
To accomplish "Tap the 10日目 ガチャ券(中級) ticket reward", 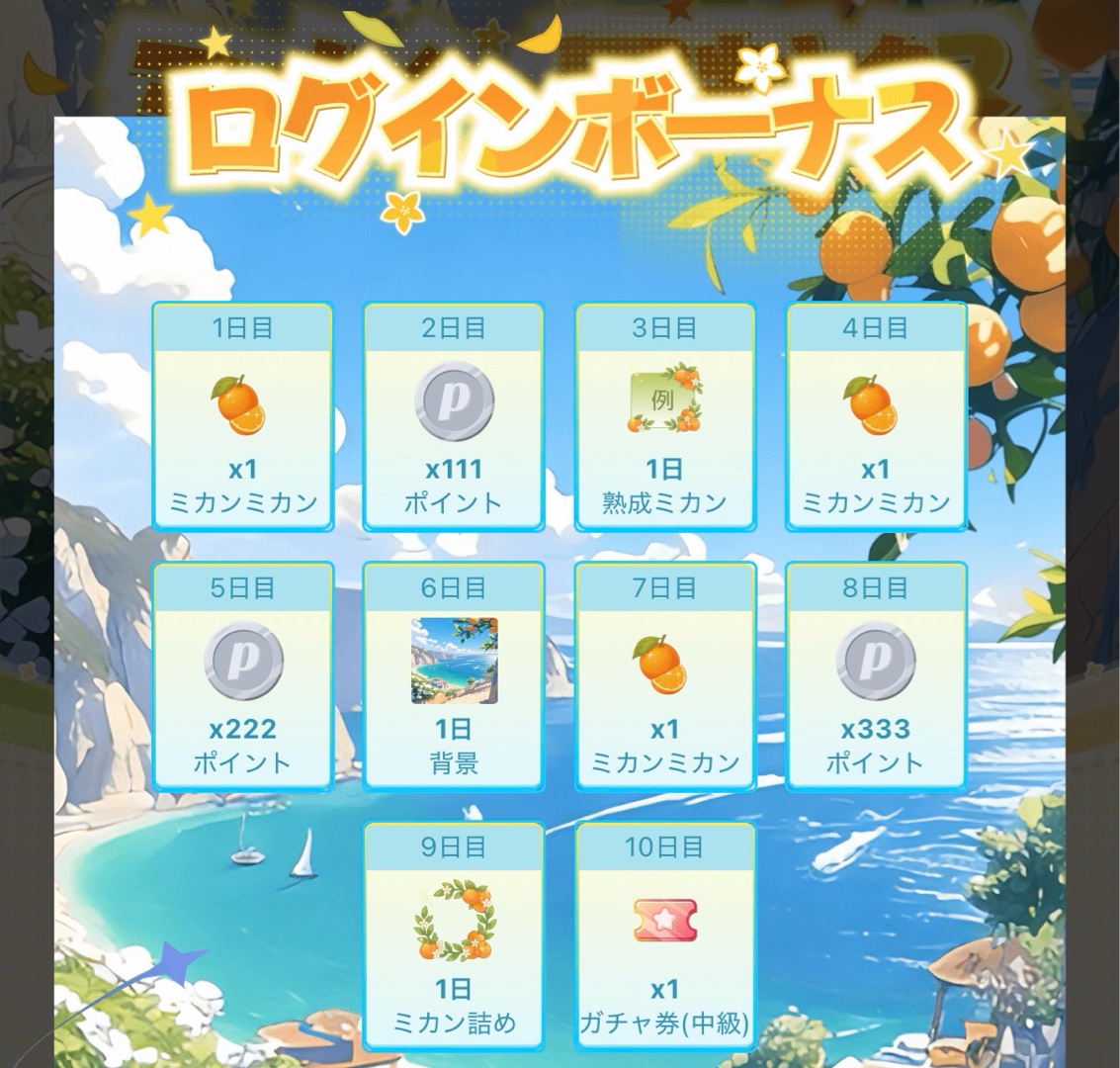I will [x=664, y=935].
